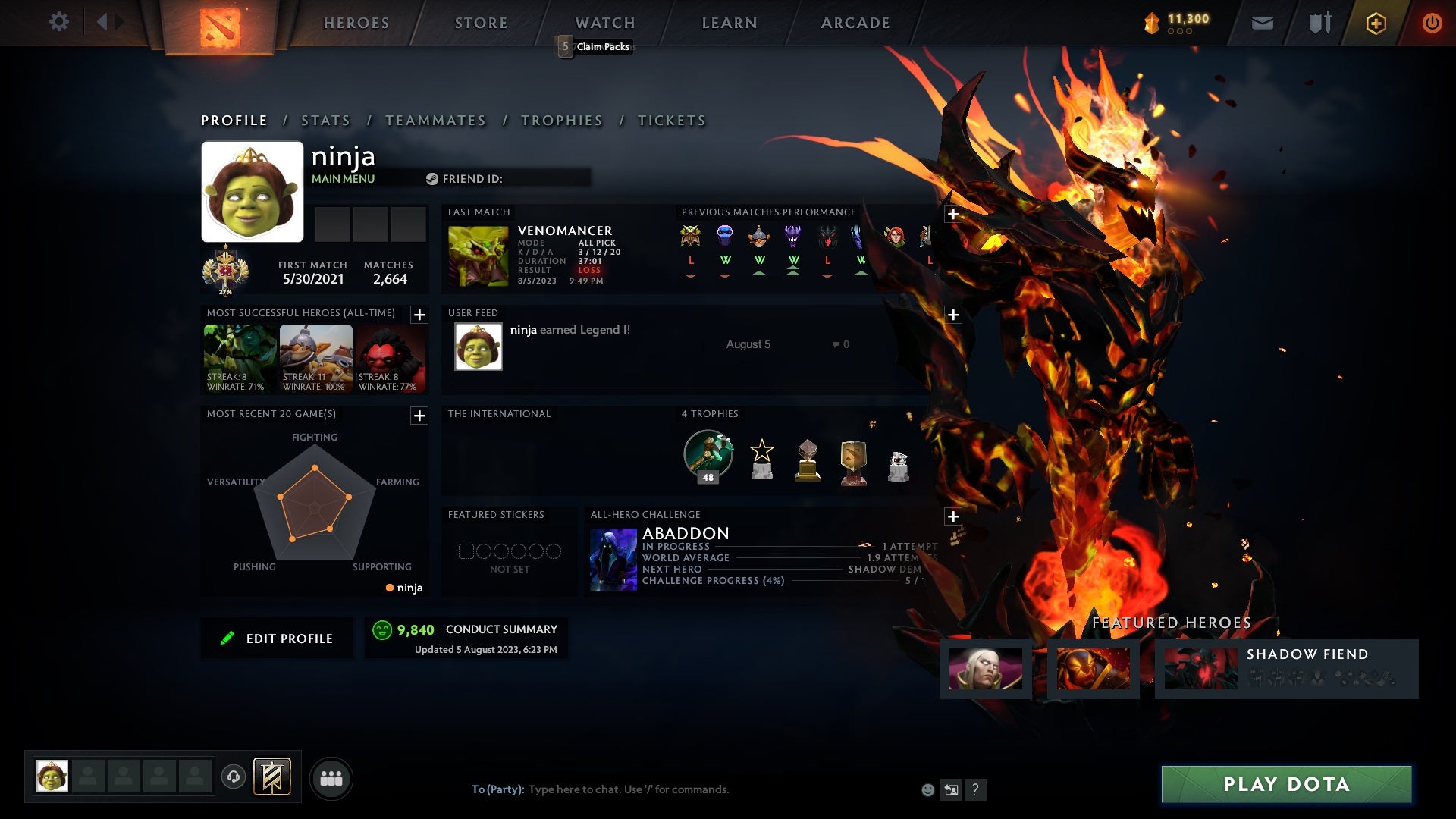Click the EDIT PROFILE button

[x=276, y=638]
